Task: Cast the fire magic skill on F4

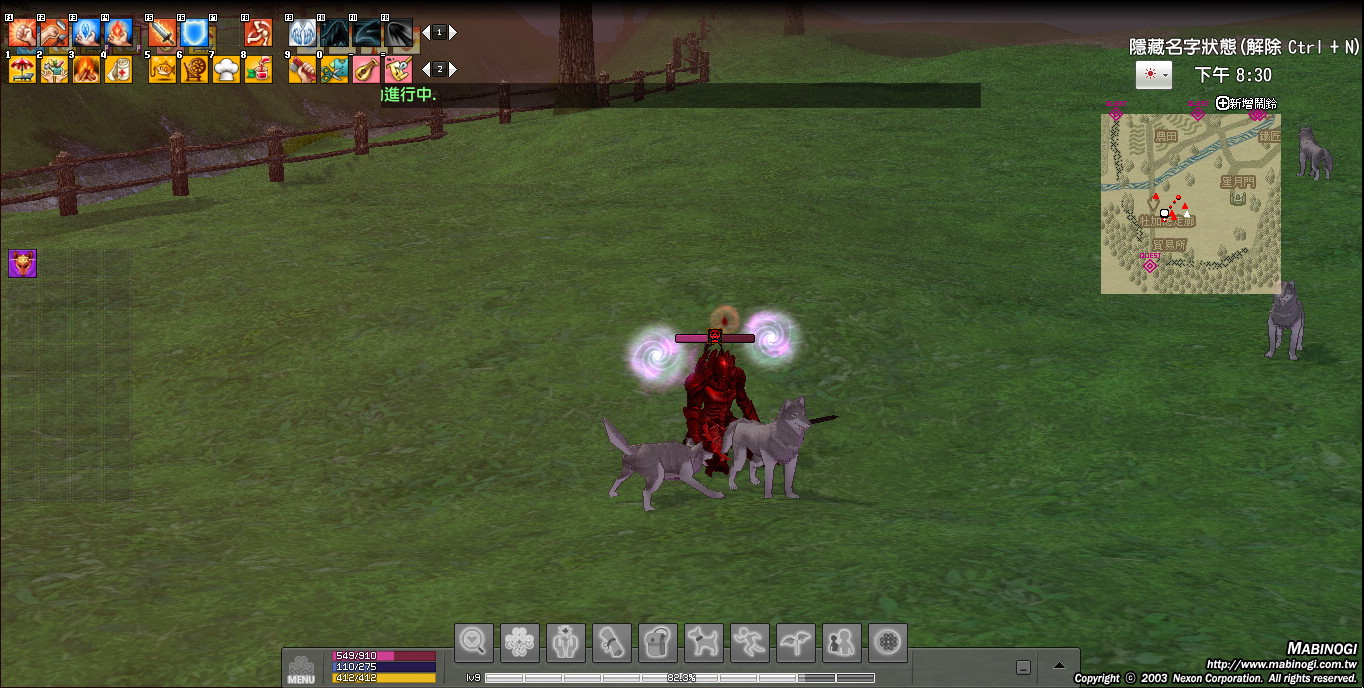Action: (x=118, y=33)
